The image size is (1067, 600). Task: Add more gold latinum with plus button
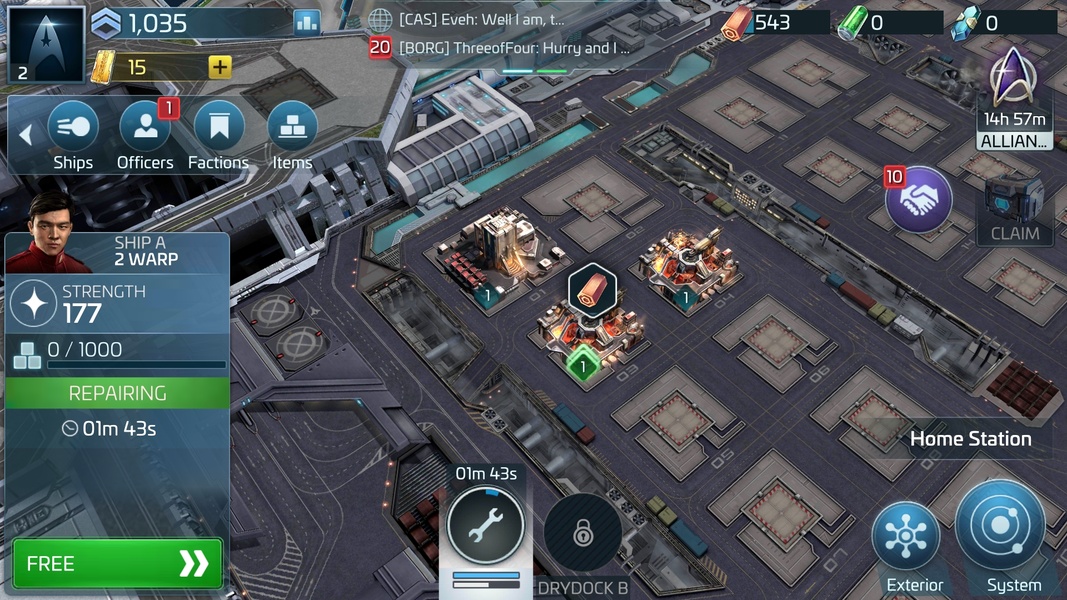pyautogui.click(x=220, y=67)
